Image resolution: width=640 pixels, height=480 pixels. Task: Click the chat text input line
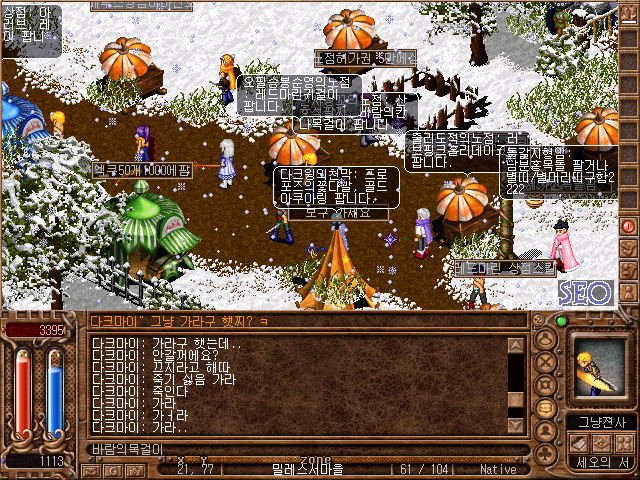click(300, 449)
